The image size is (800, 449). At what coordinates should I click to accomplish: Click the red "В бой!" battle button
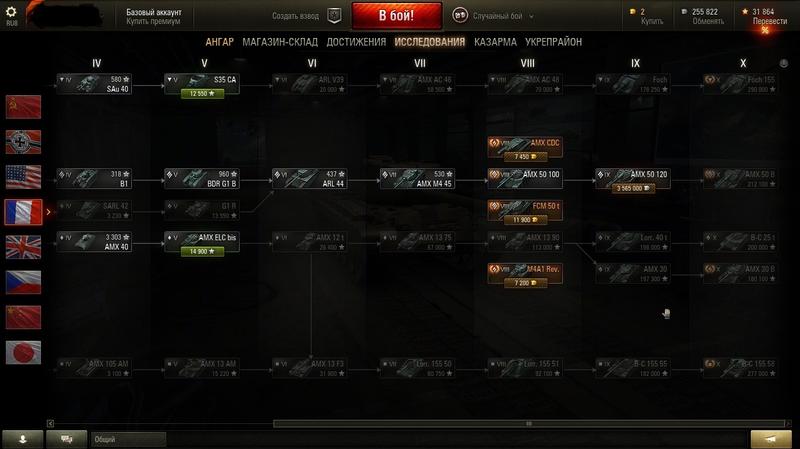[397, 16]
